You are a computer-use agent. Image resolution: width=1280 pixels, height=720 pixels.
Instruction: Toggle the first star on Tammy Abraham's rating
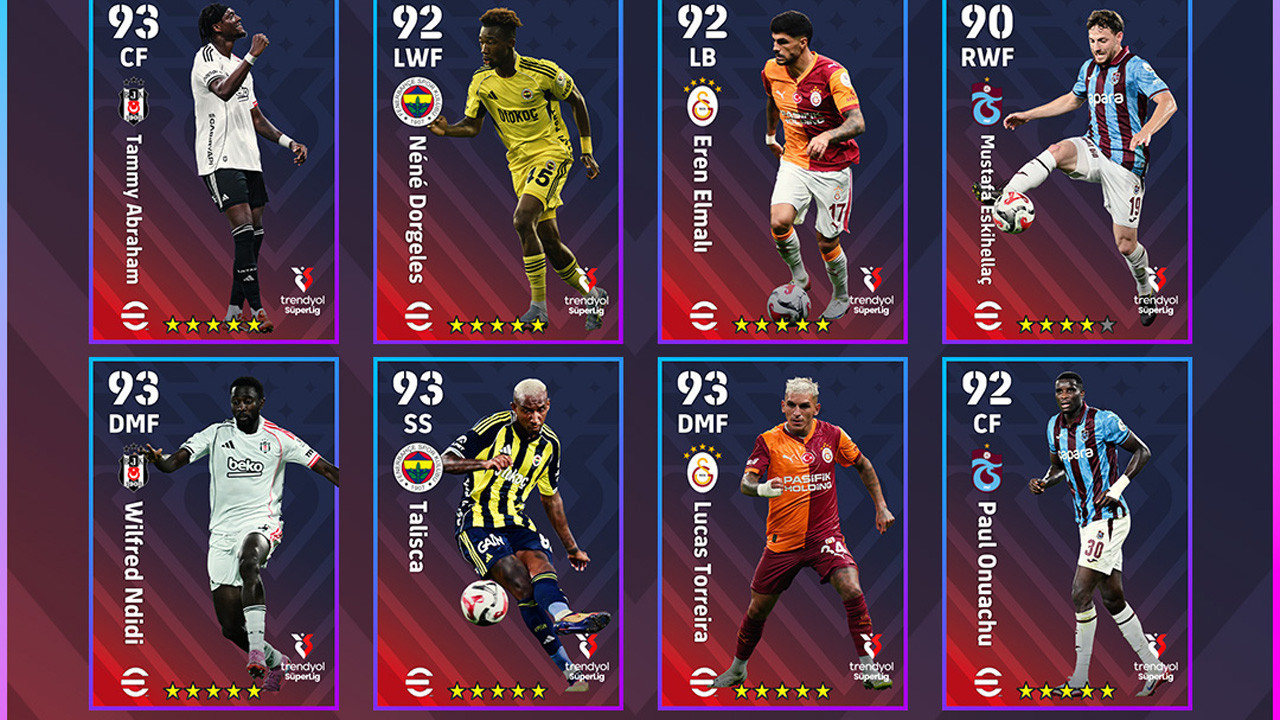coord(171,323)
